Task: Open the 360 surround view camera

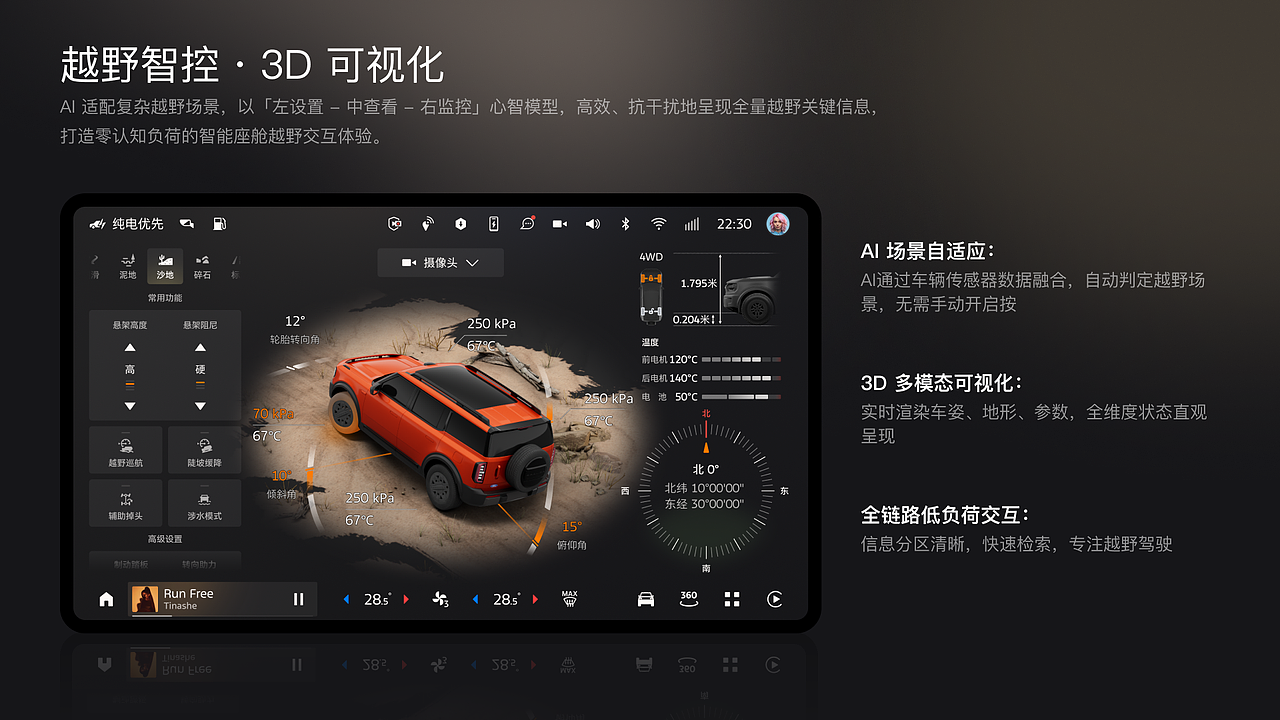Action: [688, 598]
